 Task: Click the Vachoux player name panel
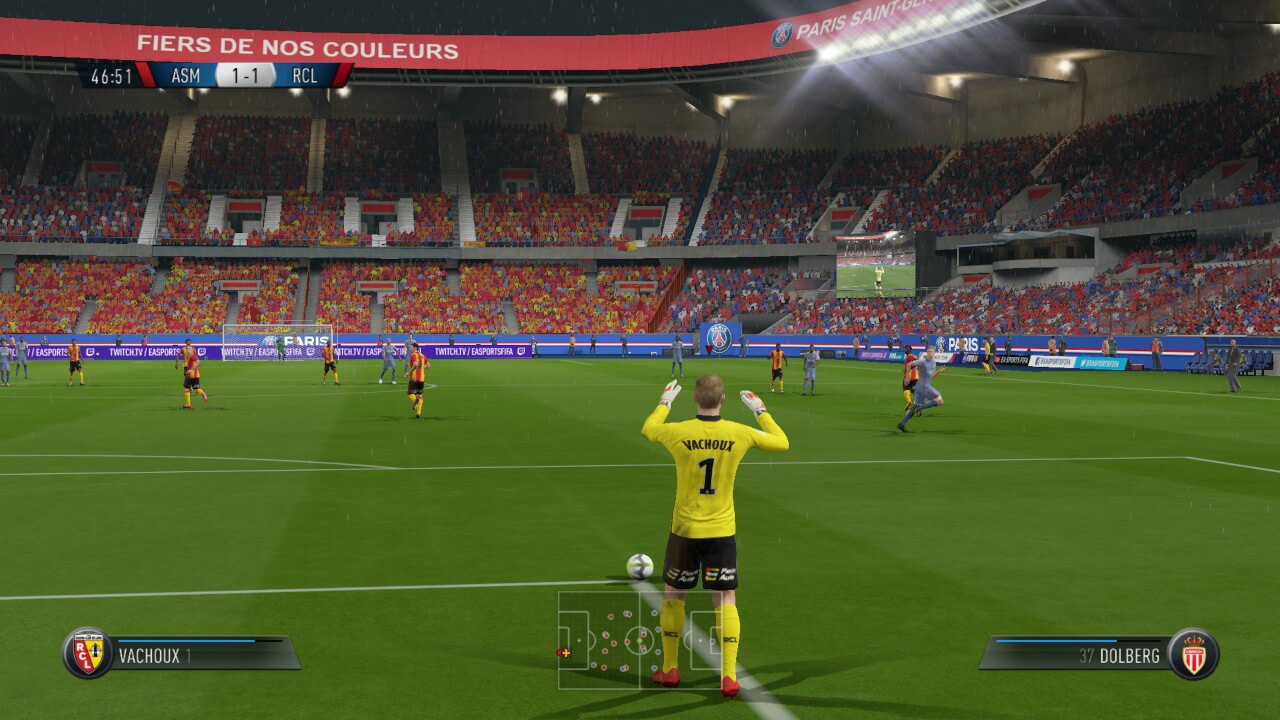pyautogui.click(x=200, y=656)
